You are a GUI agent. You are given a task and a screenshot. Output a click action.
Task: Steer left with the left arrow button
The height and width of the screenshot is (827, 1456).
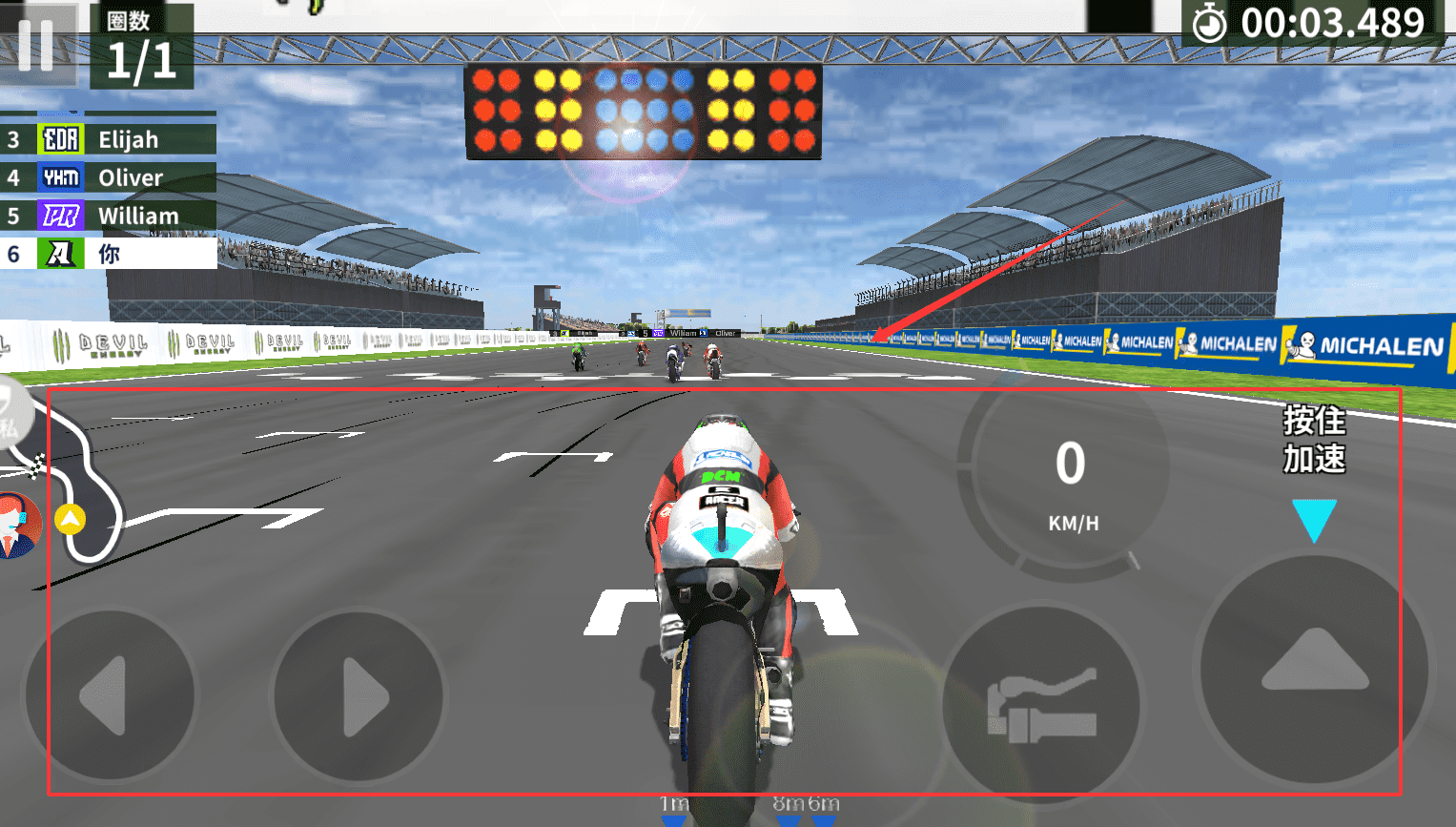109,696
